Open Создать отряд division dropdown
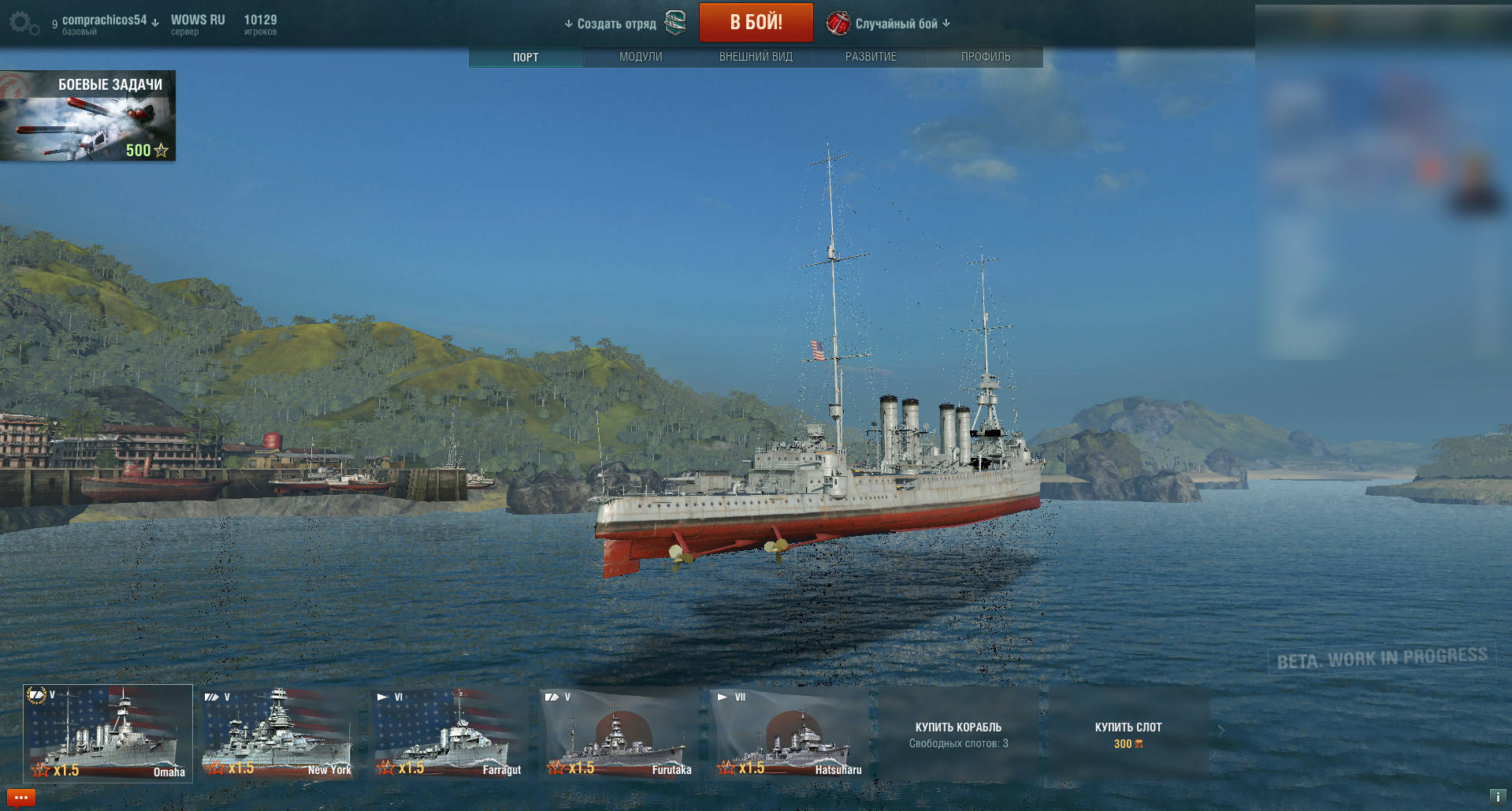This screenshot has height=811, width=1512. click(611, 24)
